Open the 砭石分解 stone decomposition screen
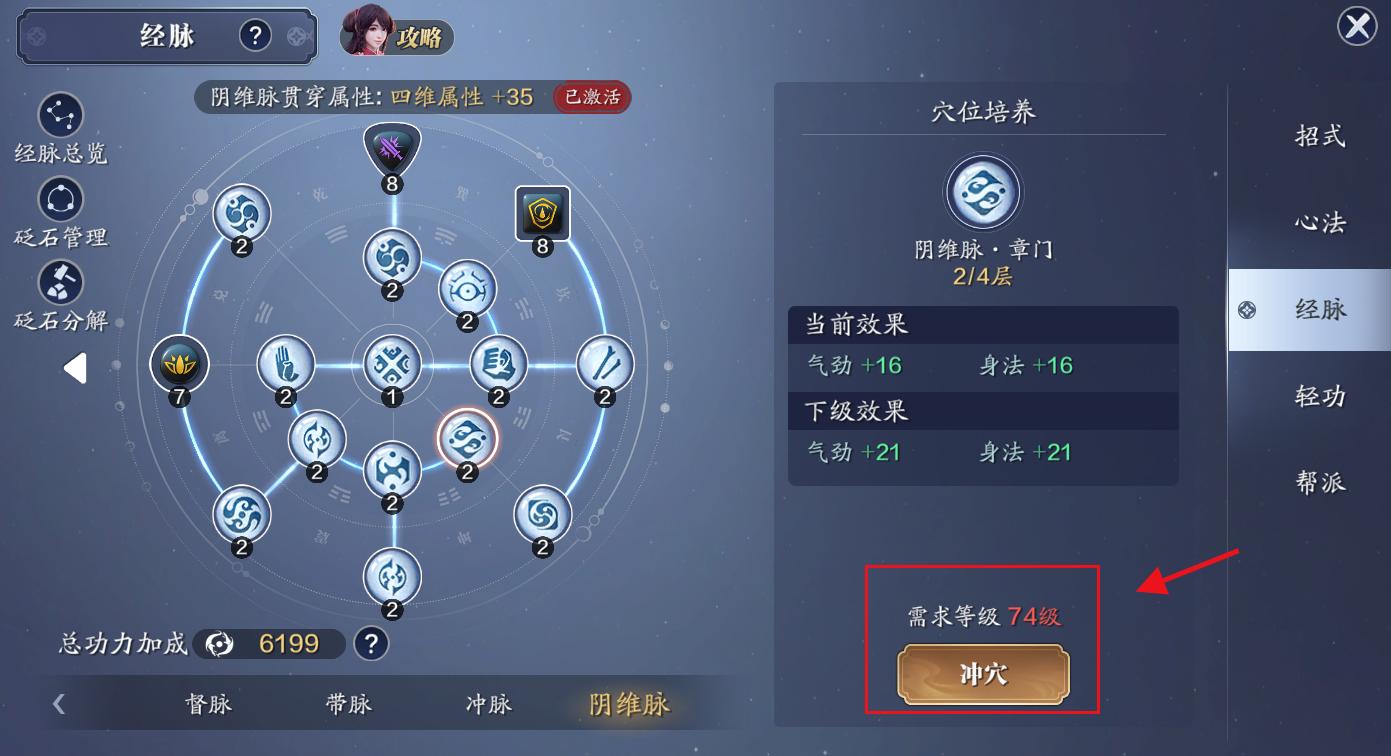The image size is (1391, 756). [60, 283]
